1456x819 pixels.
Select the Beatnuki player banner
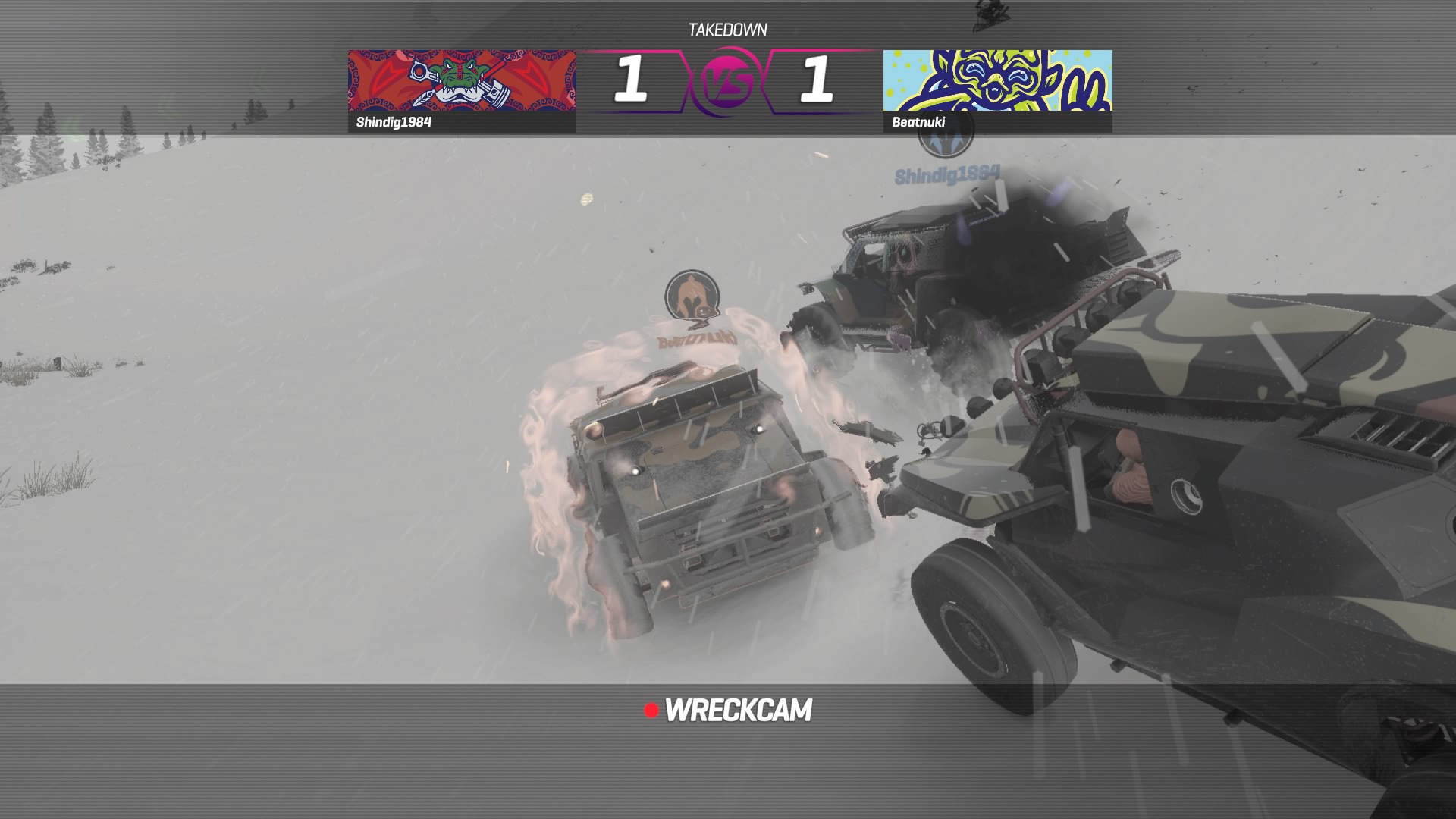(x=997, y=90)
